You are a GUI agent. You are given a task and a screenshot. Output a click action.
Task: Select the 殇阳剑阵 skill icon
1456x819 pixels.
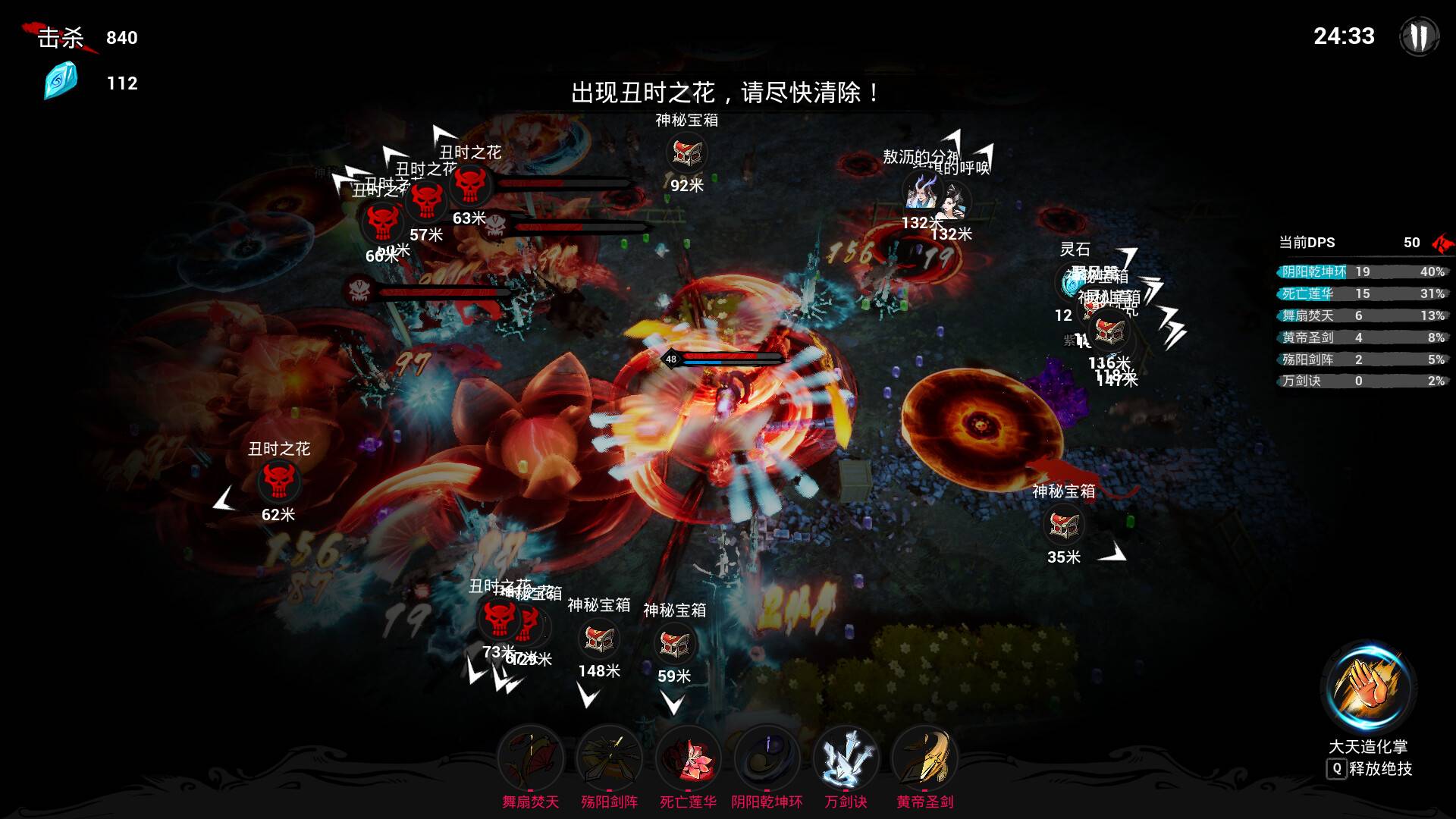pyautogui.click(x=610, y=757)
